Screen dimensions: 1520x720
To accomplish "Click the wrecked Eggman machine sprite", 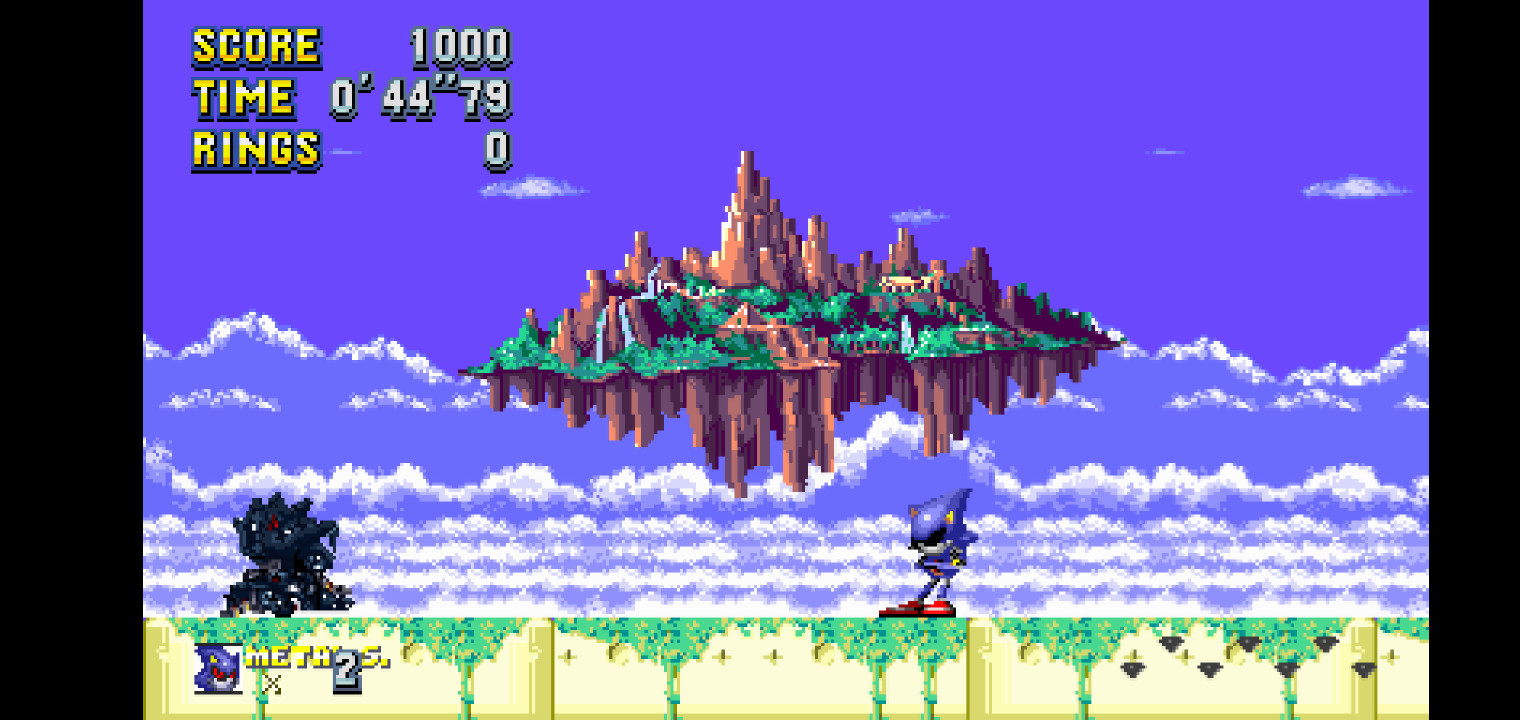I will click(285, 555).
